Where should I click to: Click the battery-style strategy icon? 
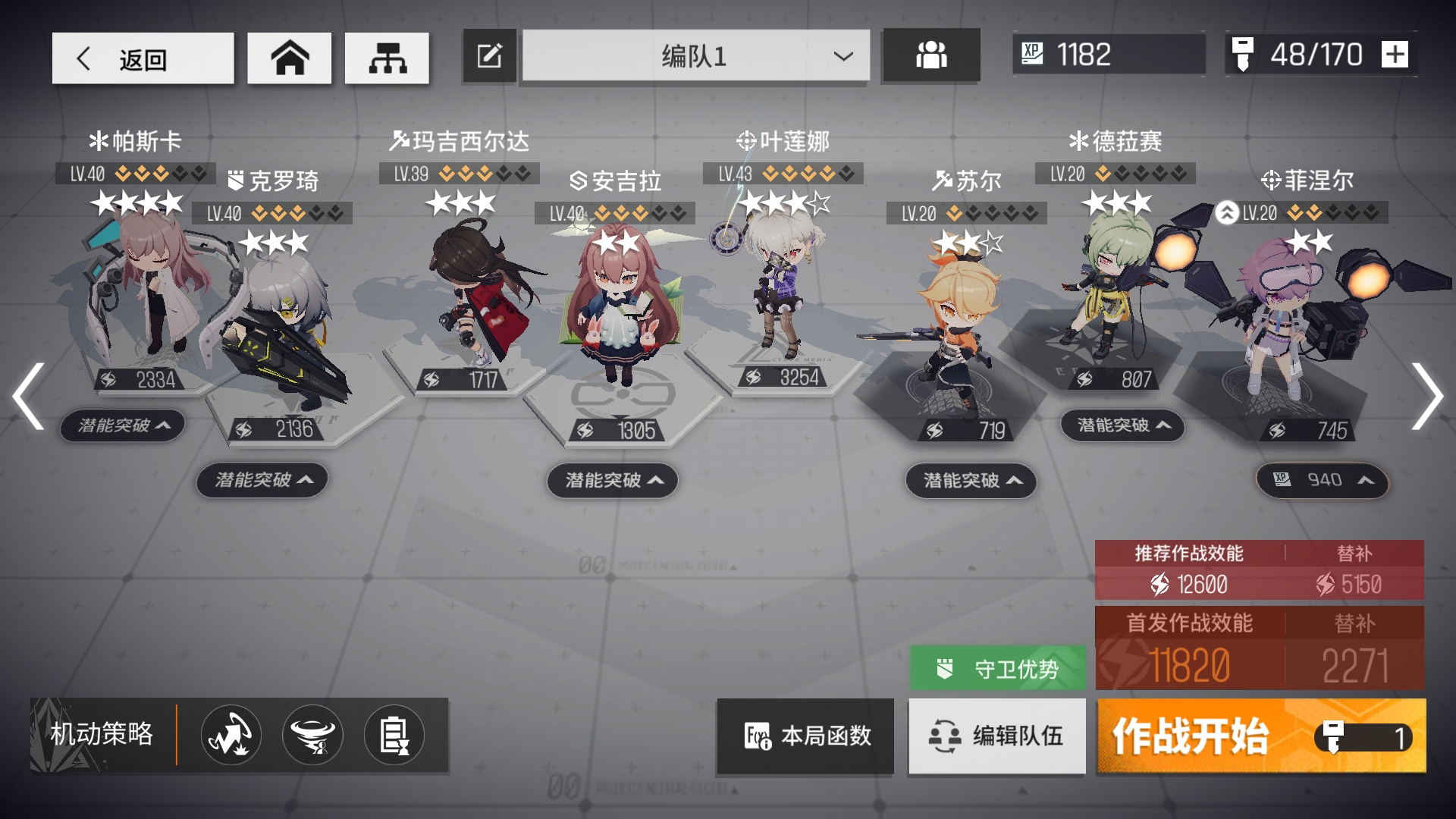coord(394,734)
